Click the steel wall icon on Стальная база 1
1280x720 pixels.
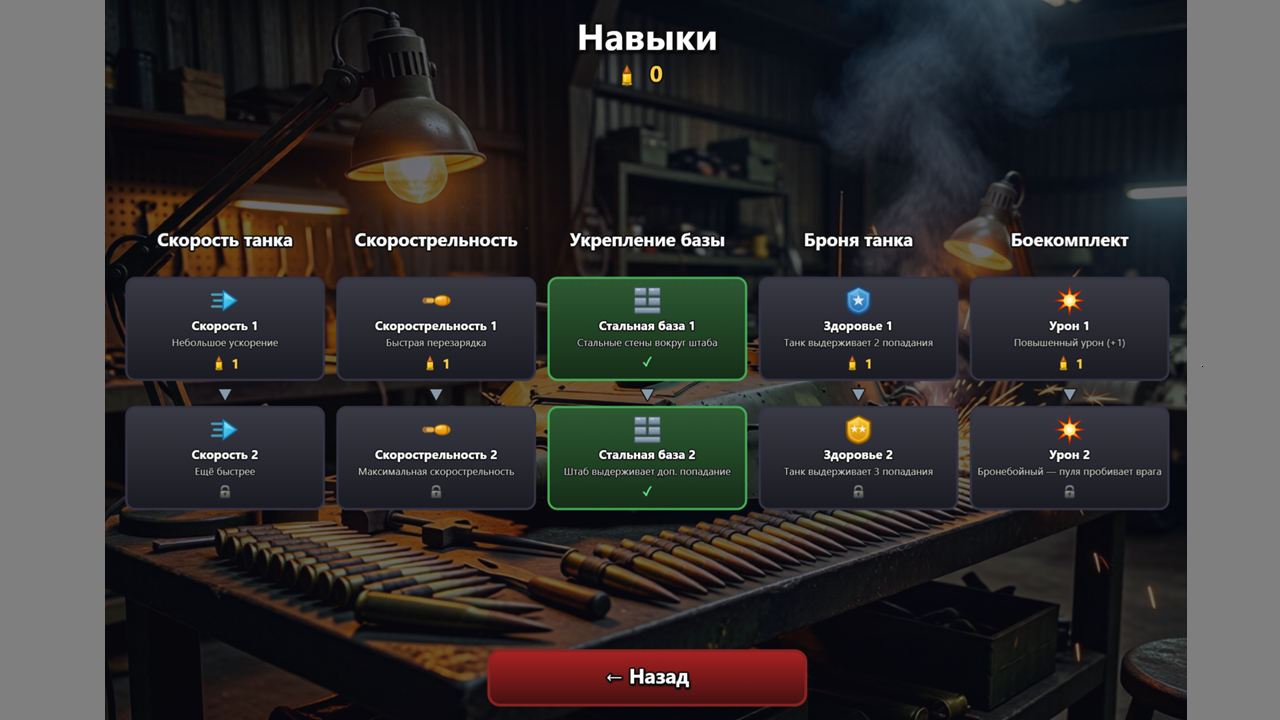tap(646, 299)
